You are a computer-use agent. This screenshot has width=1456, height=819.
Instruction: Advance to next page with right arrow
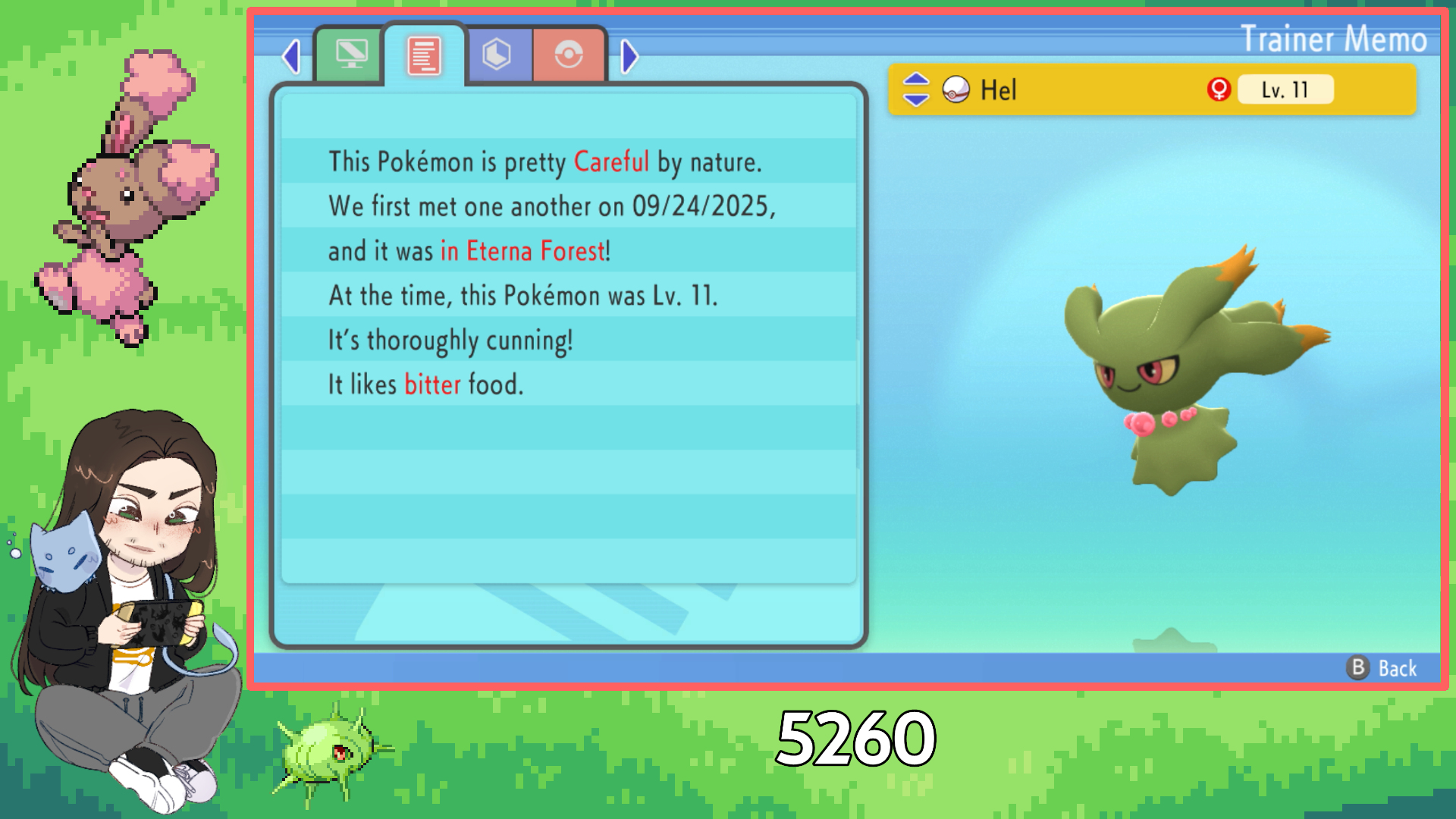(629, 56)
